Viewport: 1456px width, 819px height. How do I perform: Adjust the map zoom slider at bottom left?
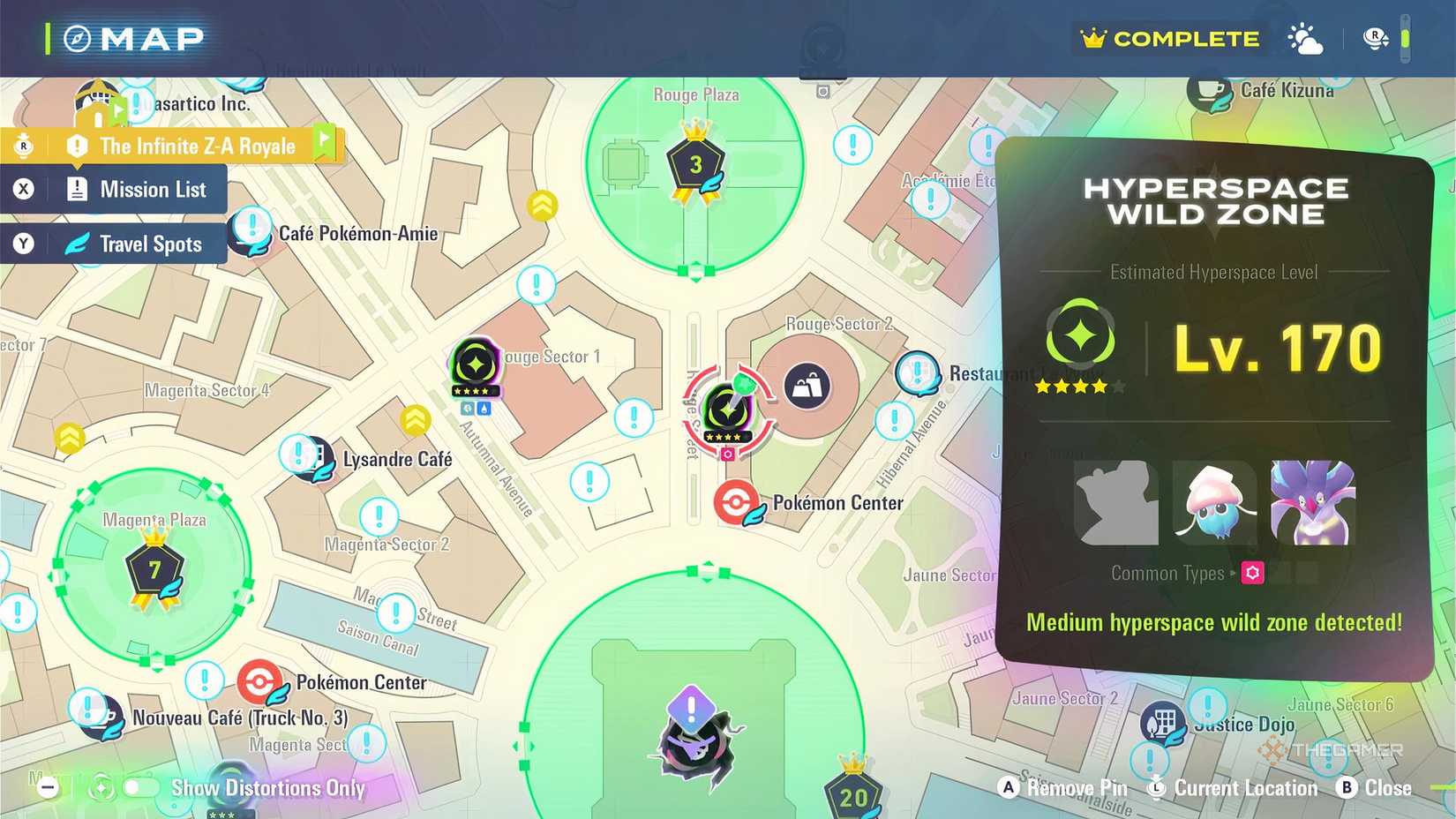49,788
